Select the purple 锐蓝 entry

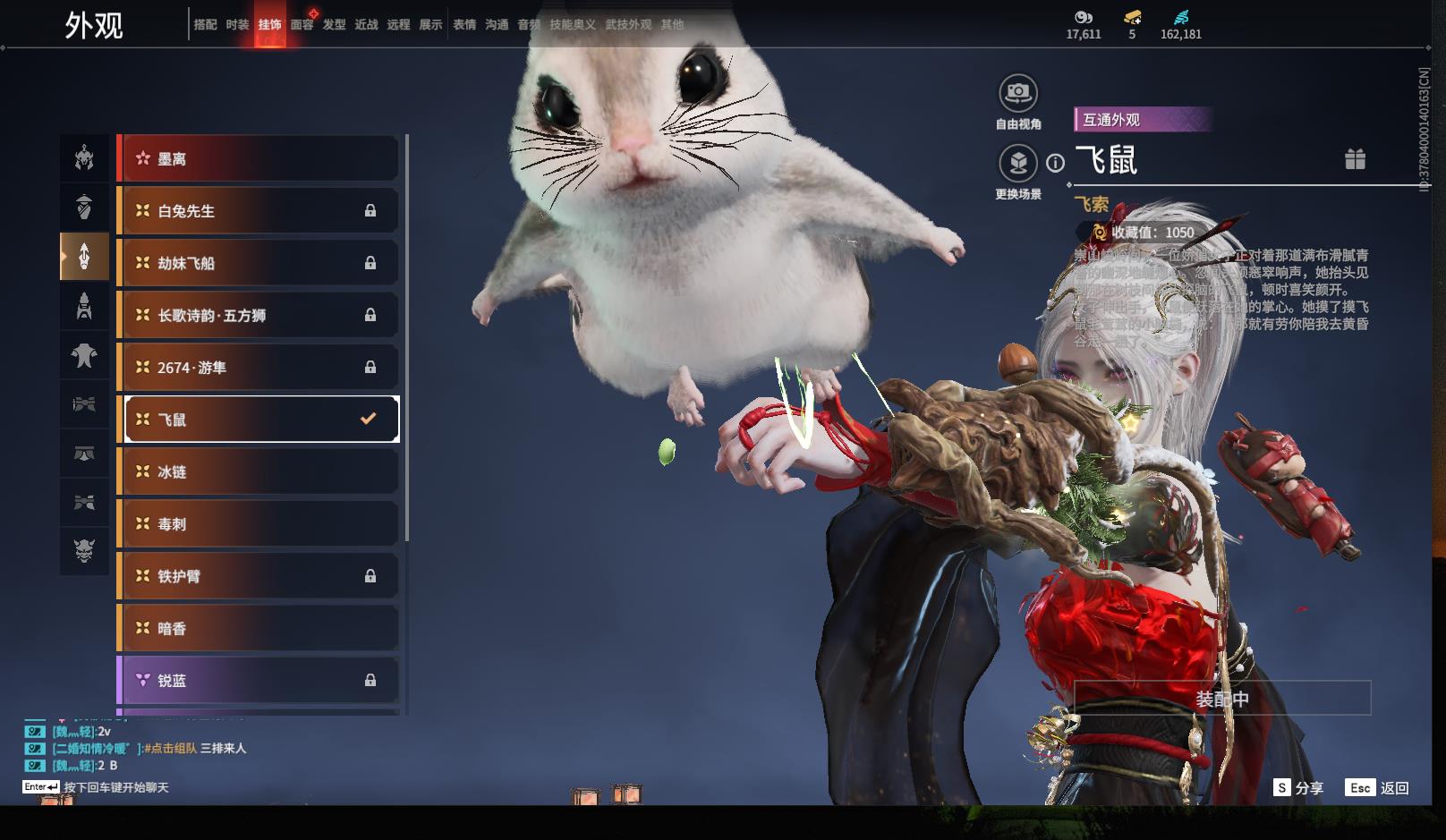[259, 681]
